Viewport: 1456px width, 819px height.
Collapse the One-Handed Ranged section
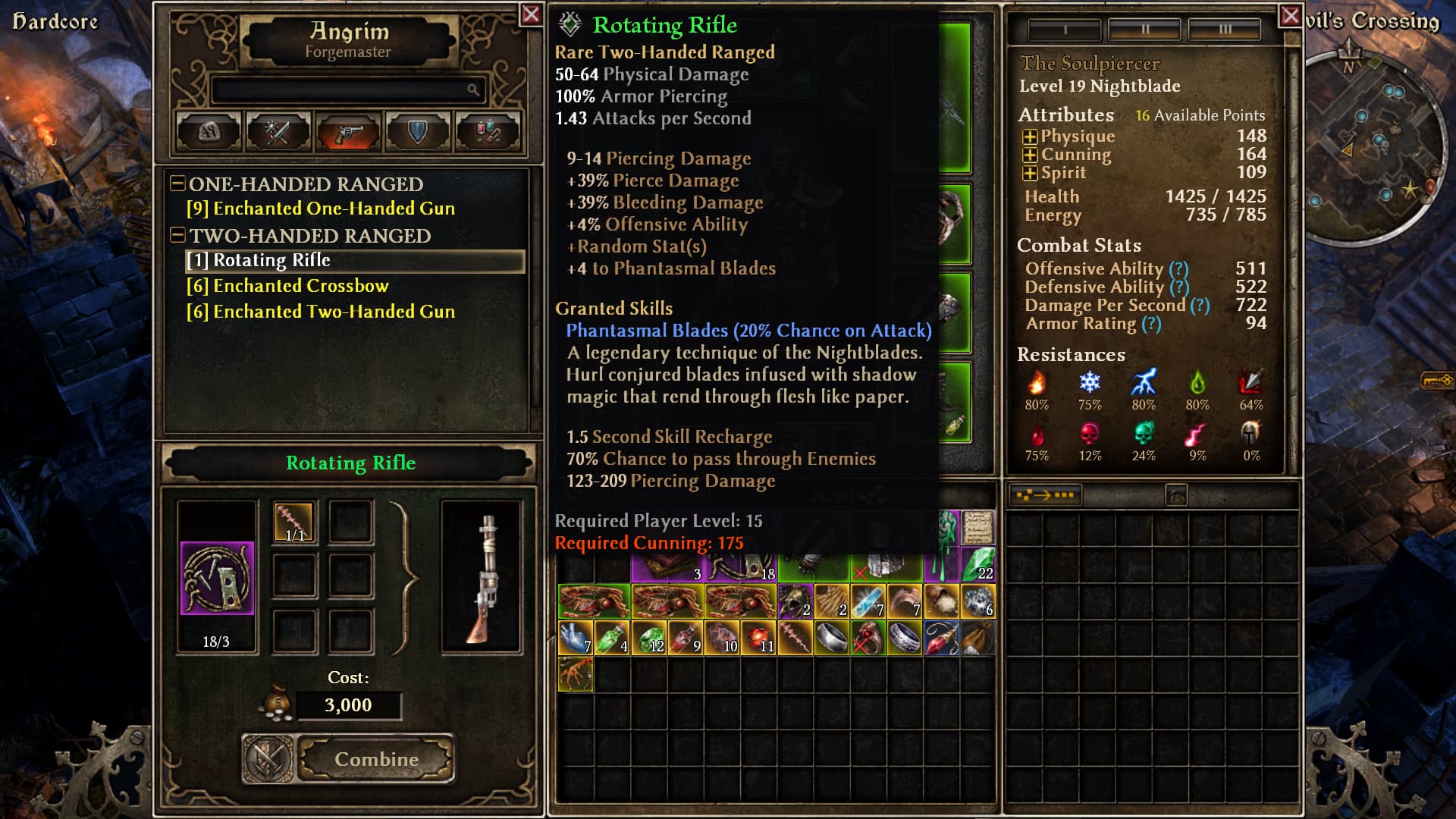[x=177, y=184]
